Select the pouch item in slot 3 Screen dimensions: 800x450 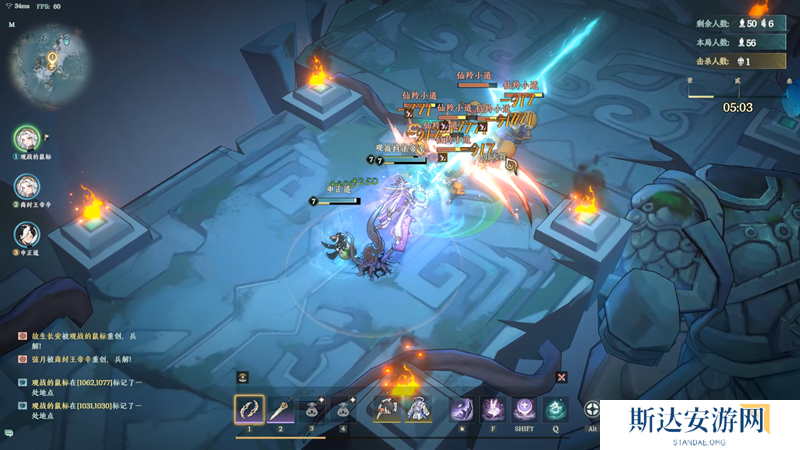pos(313,410)
